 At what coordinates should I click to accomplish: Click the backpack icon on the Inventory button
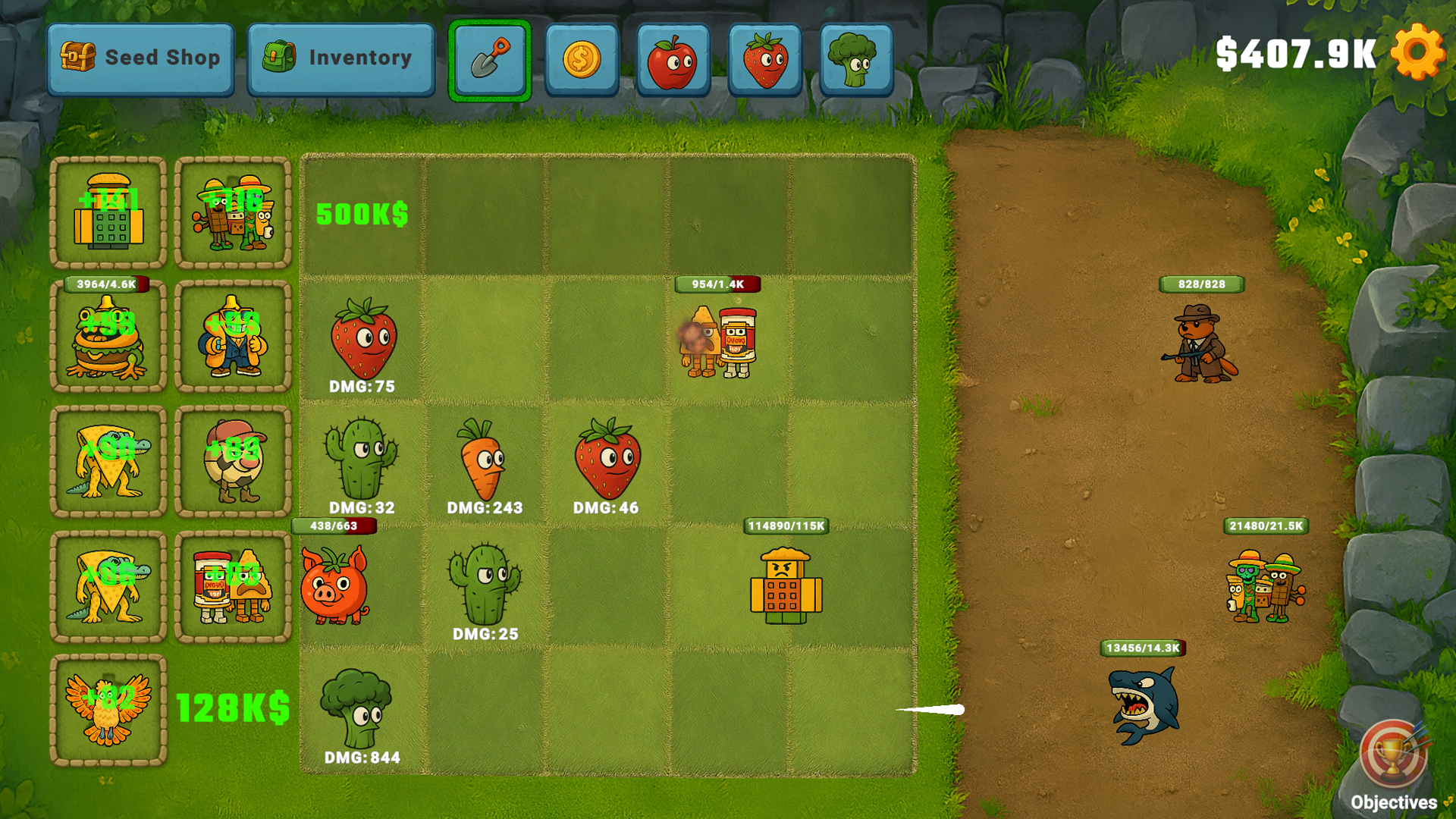[281, 56]
